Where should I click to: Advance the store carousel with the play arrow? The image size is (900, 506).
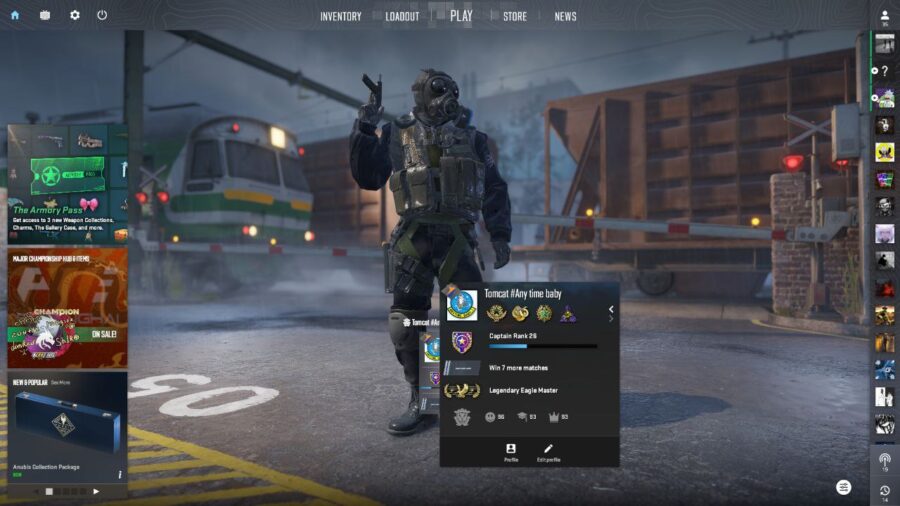pos(96,491)
